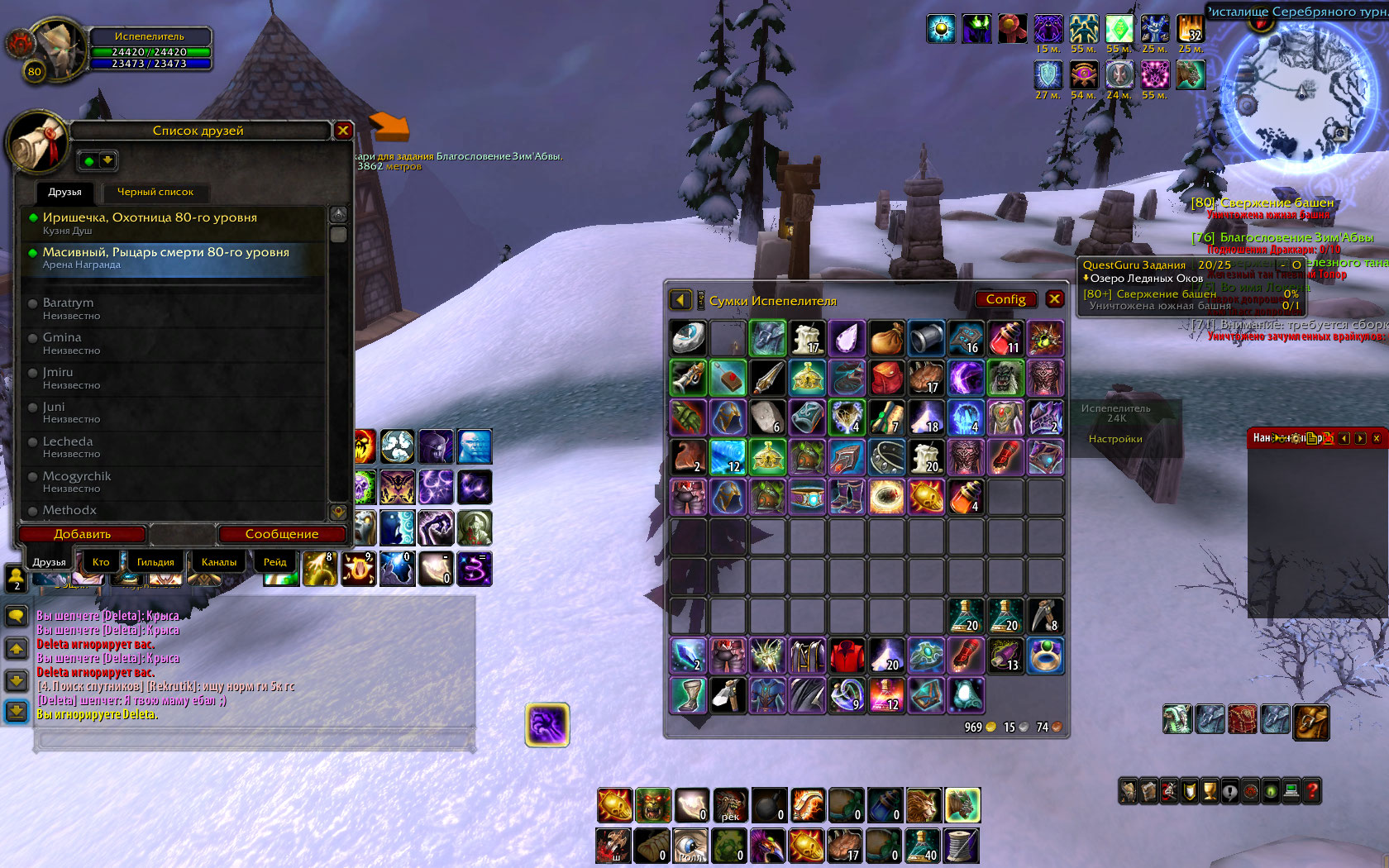
Task: Select the red hooded robe bag item
Action: (x=846, y=656)
